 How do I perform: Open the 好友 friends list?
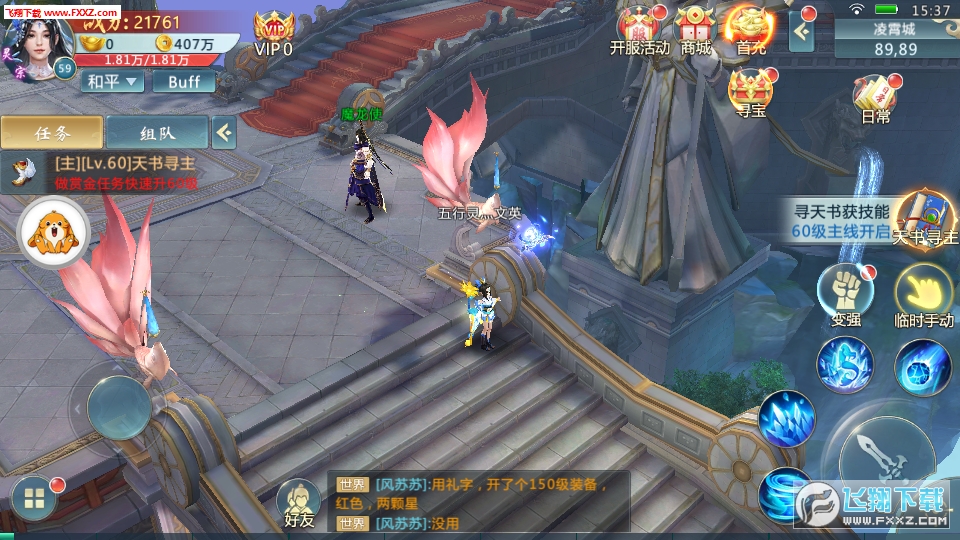coord(298,503)
